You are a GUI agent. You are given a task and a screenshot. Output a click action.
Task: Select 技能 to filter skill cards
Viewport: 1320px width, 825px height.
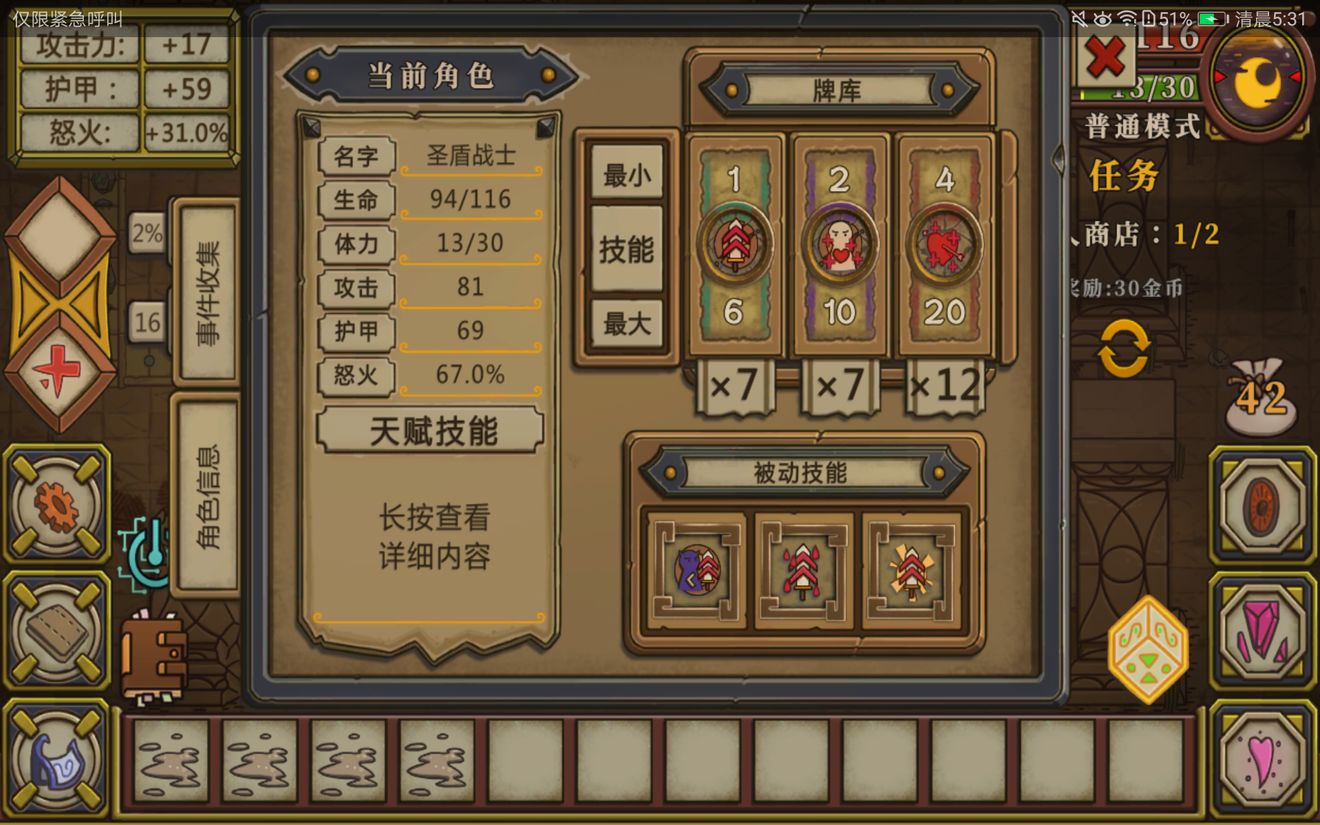point(626,249)
